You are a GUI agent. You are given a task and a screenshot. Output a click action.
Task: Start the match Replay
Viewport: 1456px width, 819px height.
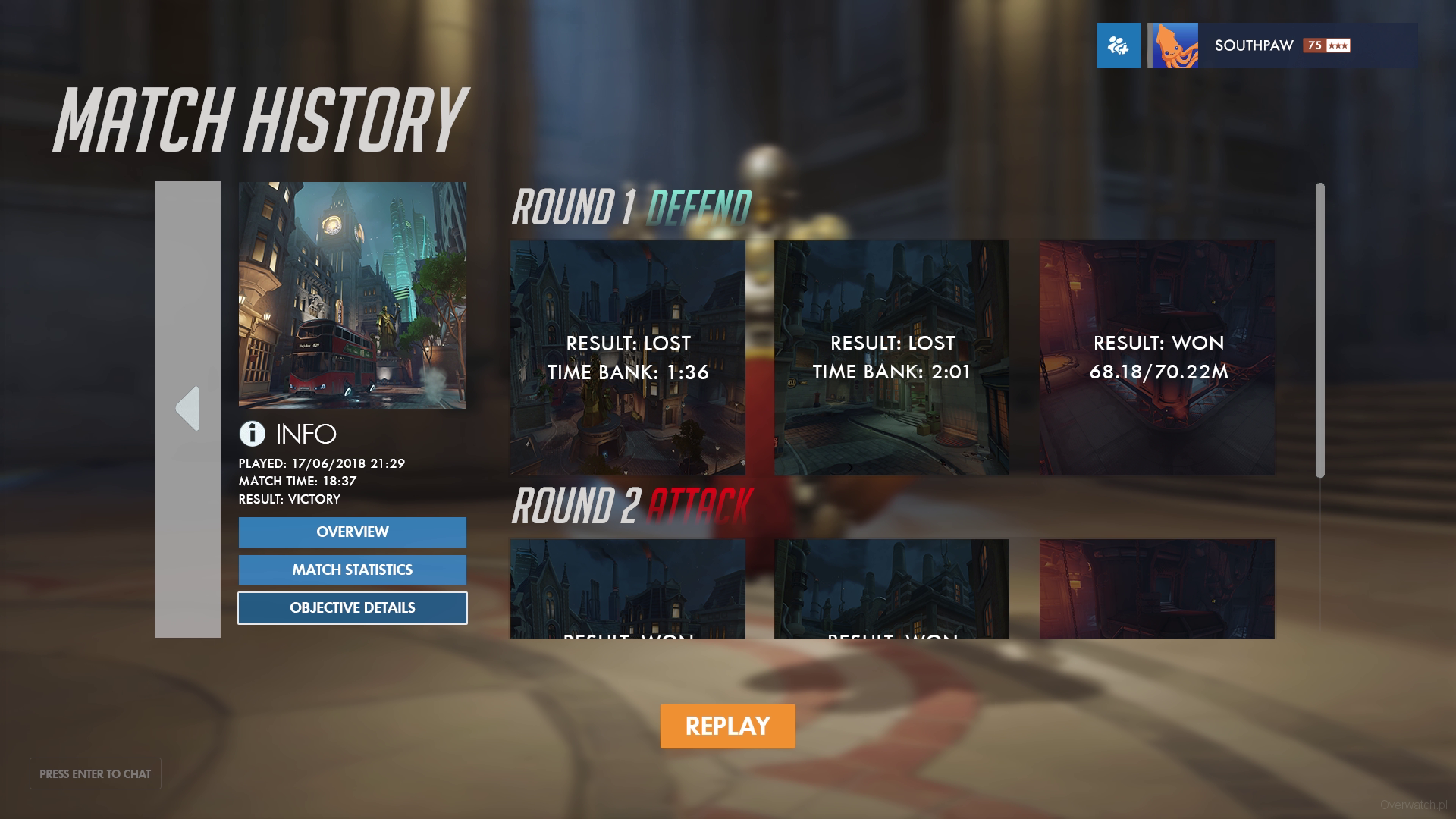pyautogui.click(x=727, y=726)
